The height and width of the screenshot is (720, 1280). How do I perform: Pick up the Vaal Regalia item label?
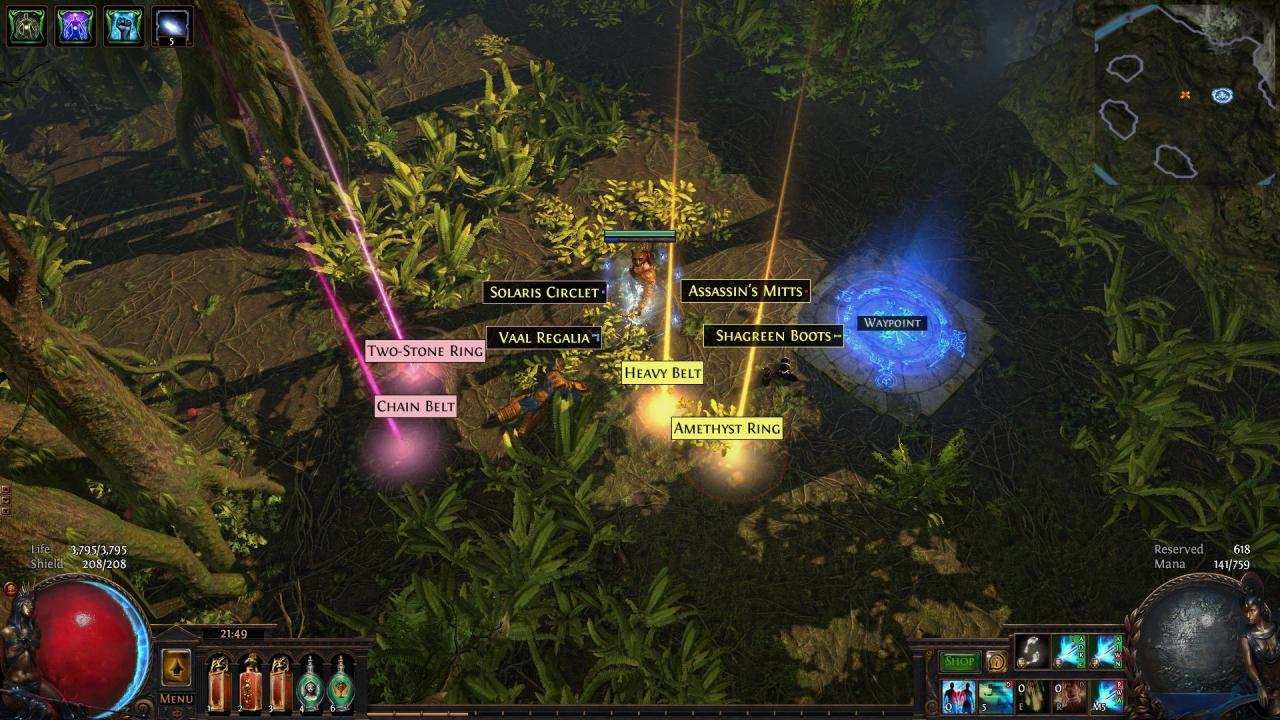pyautogui.click(x=544, y=338)
